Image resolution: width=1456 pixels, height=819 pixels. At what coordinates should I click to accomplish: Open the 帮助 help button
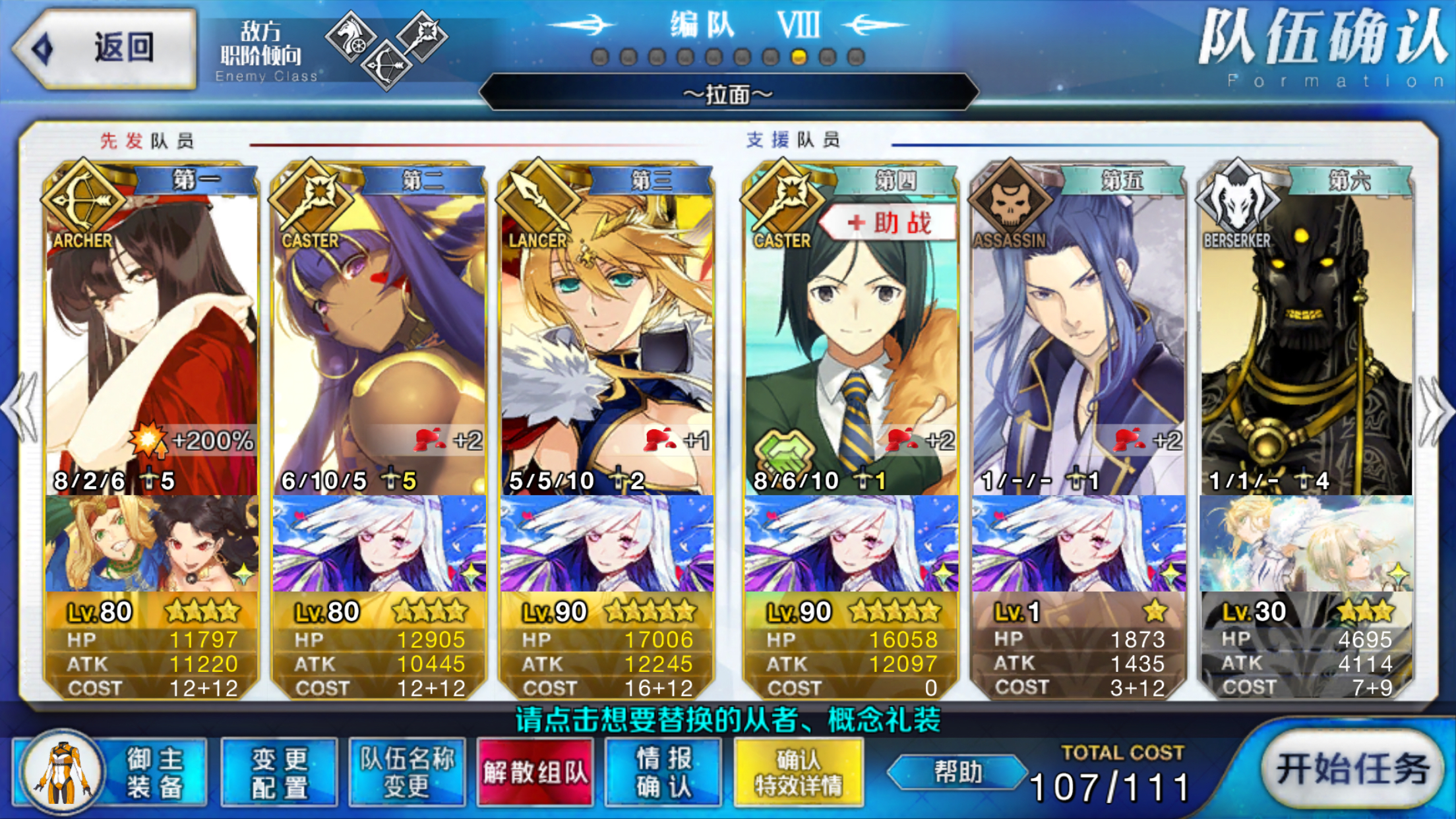pos(957,772)
